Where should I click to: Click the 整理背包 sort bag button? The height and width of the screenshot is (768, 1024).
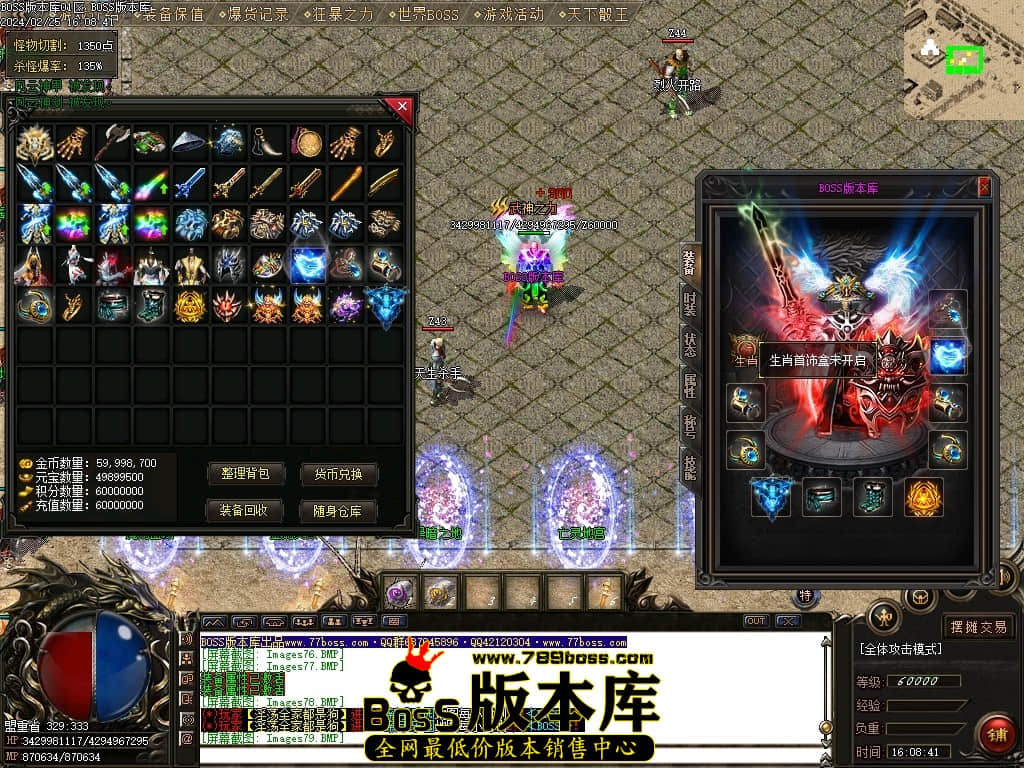tap(246, 474)
